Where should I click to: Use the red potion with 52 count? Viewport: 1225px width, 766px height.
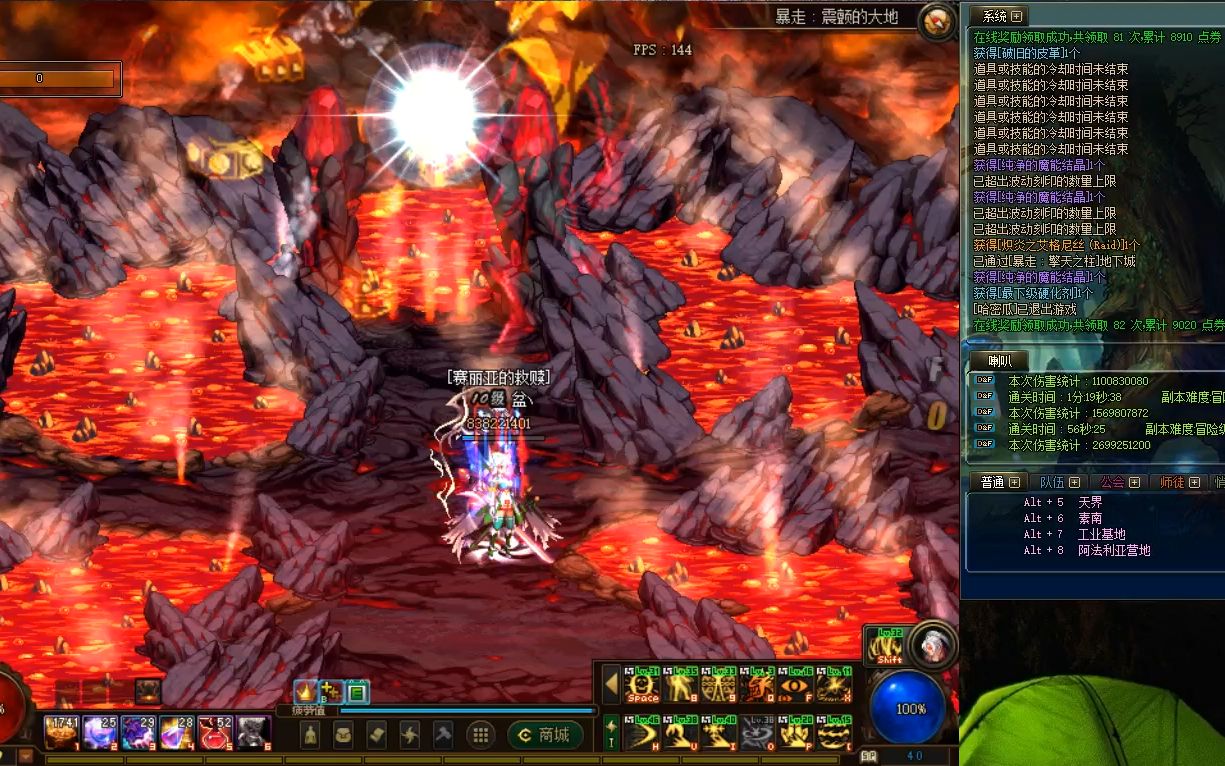(x=216, y=733)
